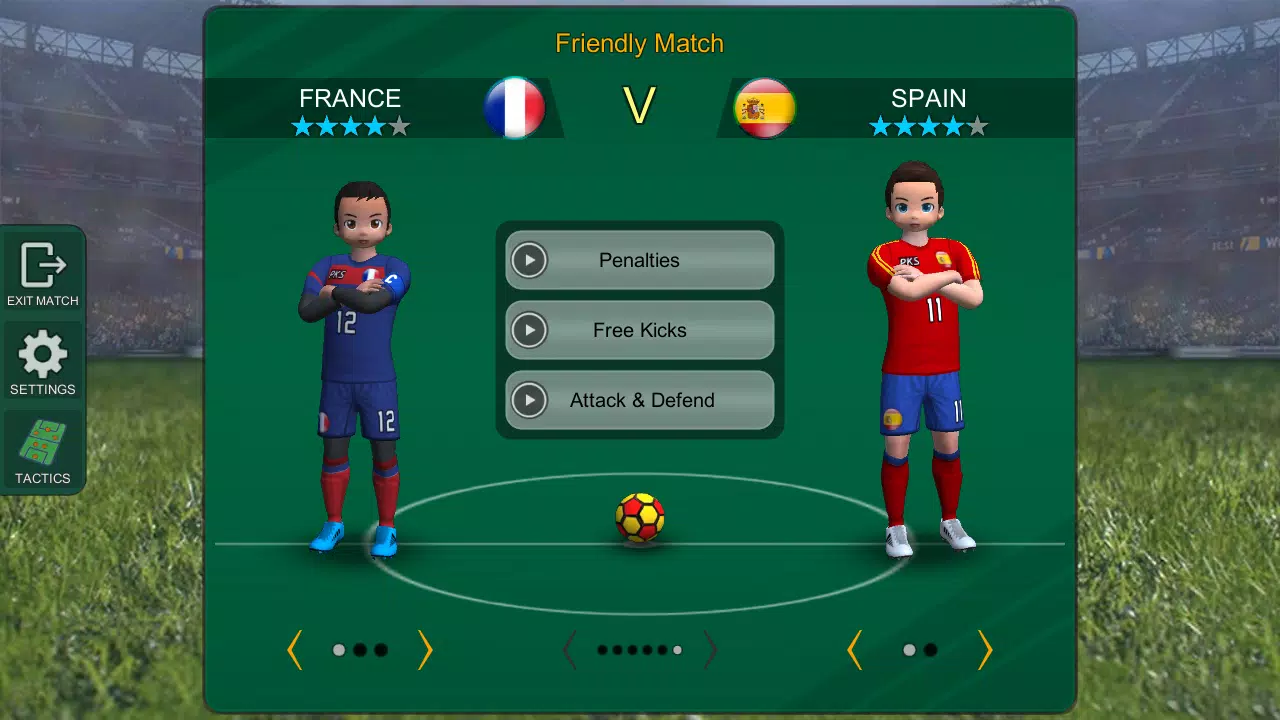Select the Free Kicks game mode
Viewport: 1280px width, 720px height.
[x=639, y=330]
